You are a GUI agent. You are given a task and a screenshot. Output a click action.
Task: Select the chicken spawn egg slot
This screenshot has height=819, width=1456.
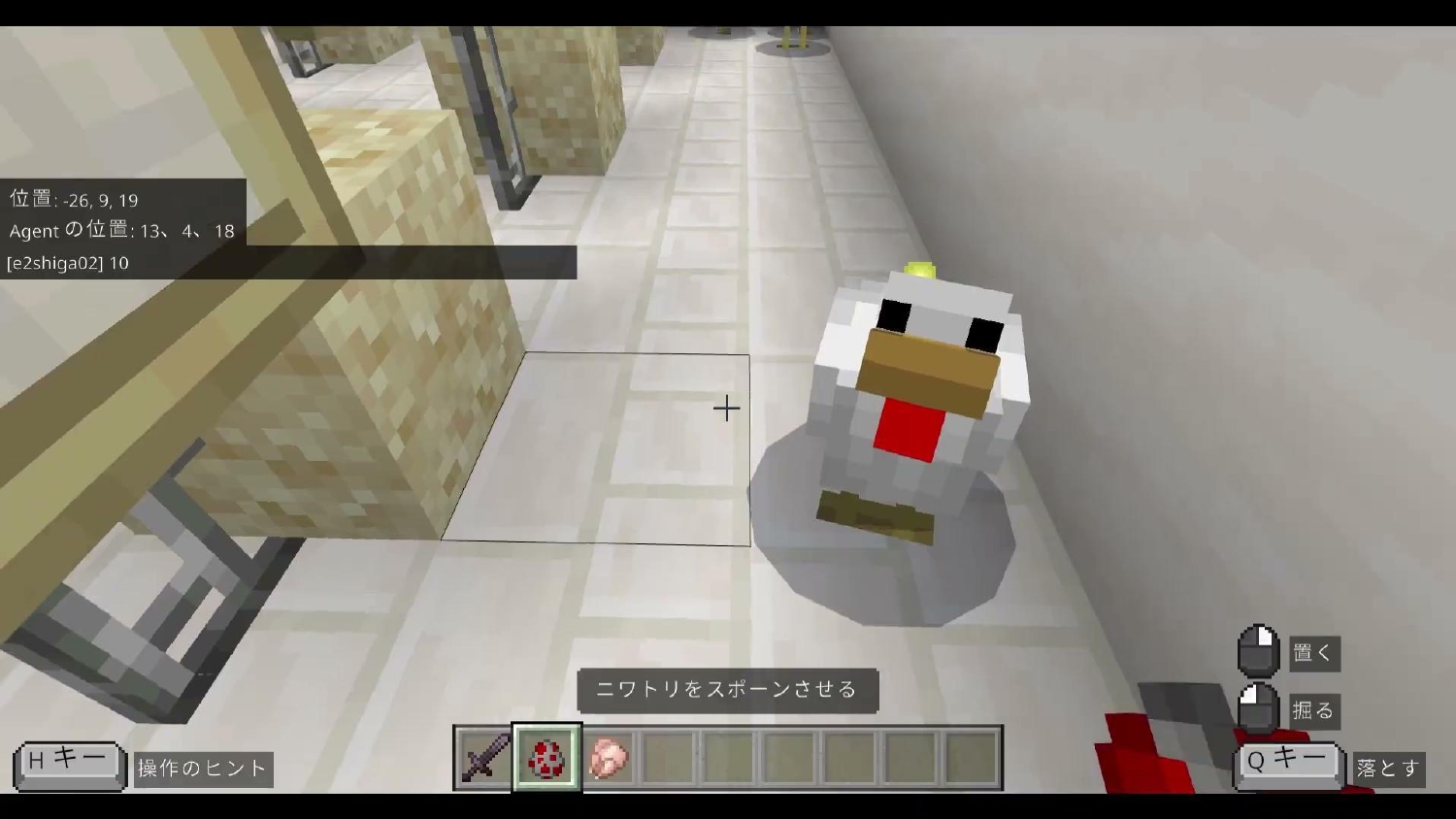(x=546, y=757)
